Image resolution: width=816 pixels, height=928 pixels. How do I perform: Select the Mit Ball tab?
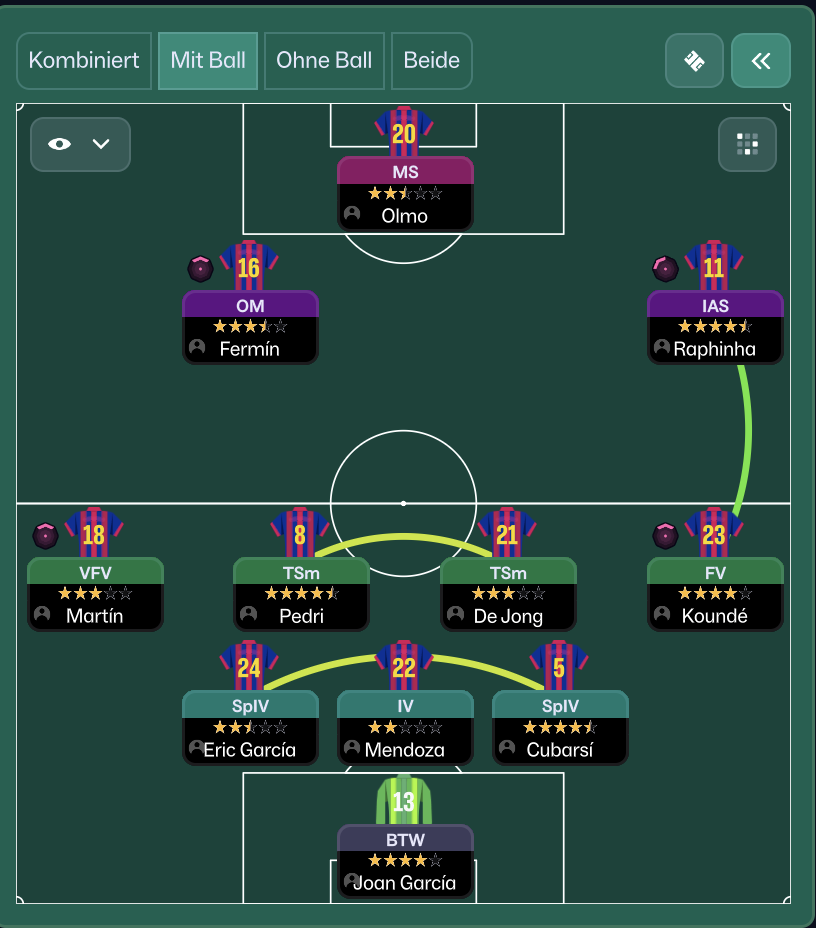click(208, 61)
